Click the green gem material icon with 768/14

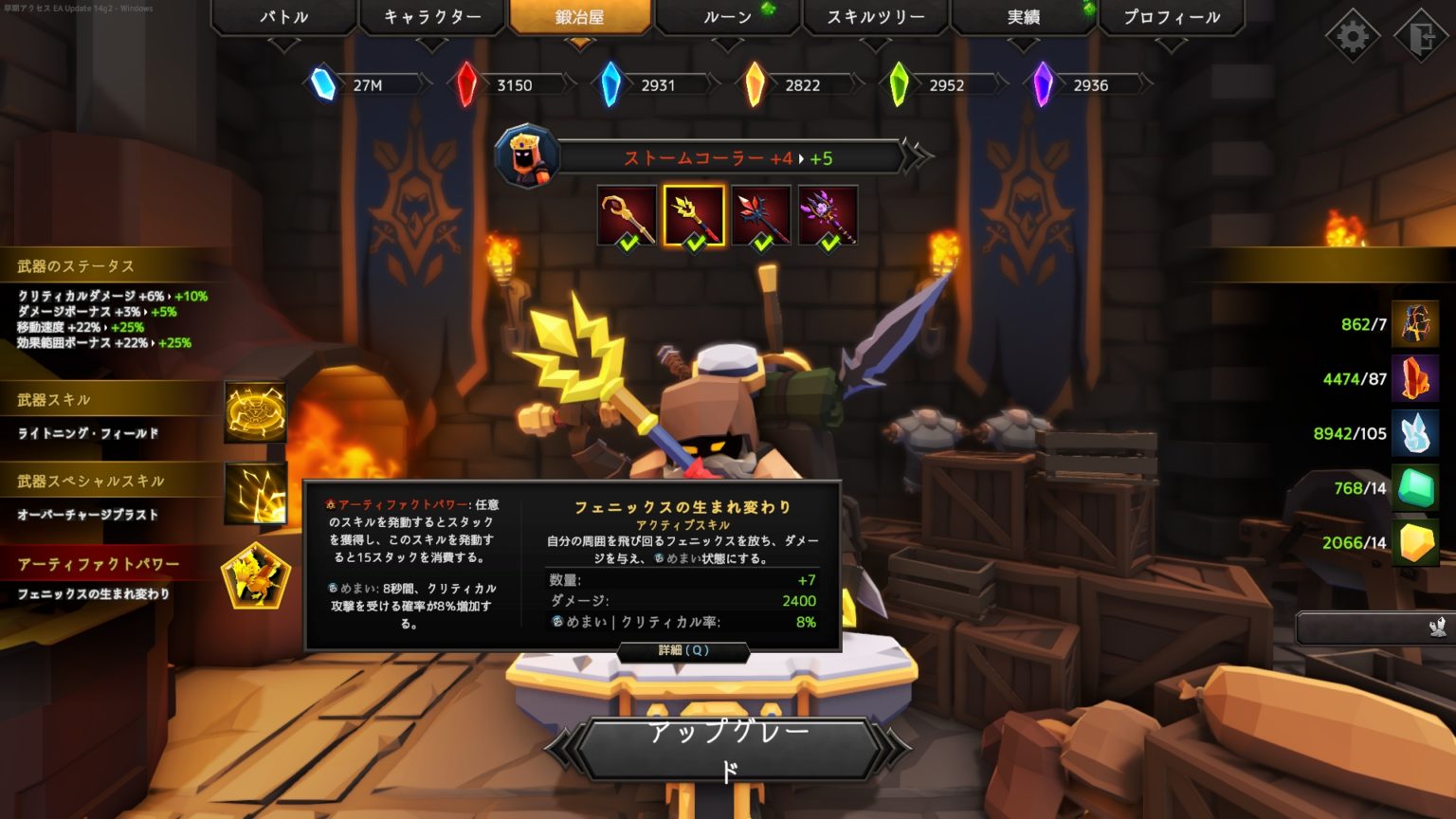(x=1416, y=489)
